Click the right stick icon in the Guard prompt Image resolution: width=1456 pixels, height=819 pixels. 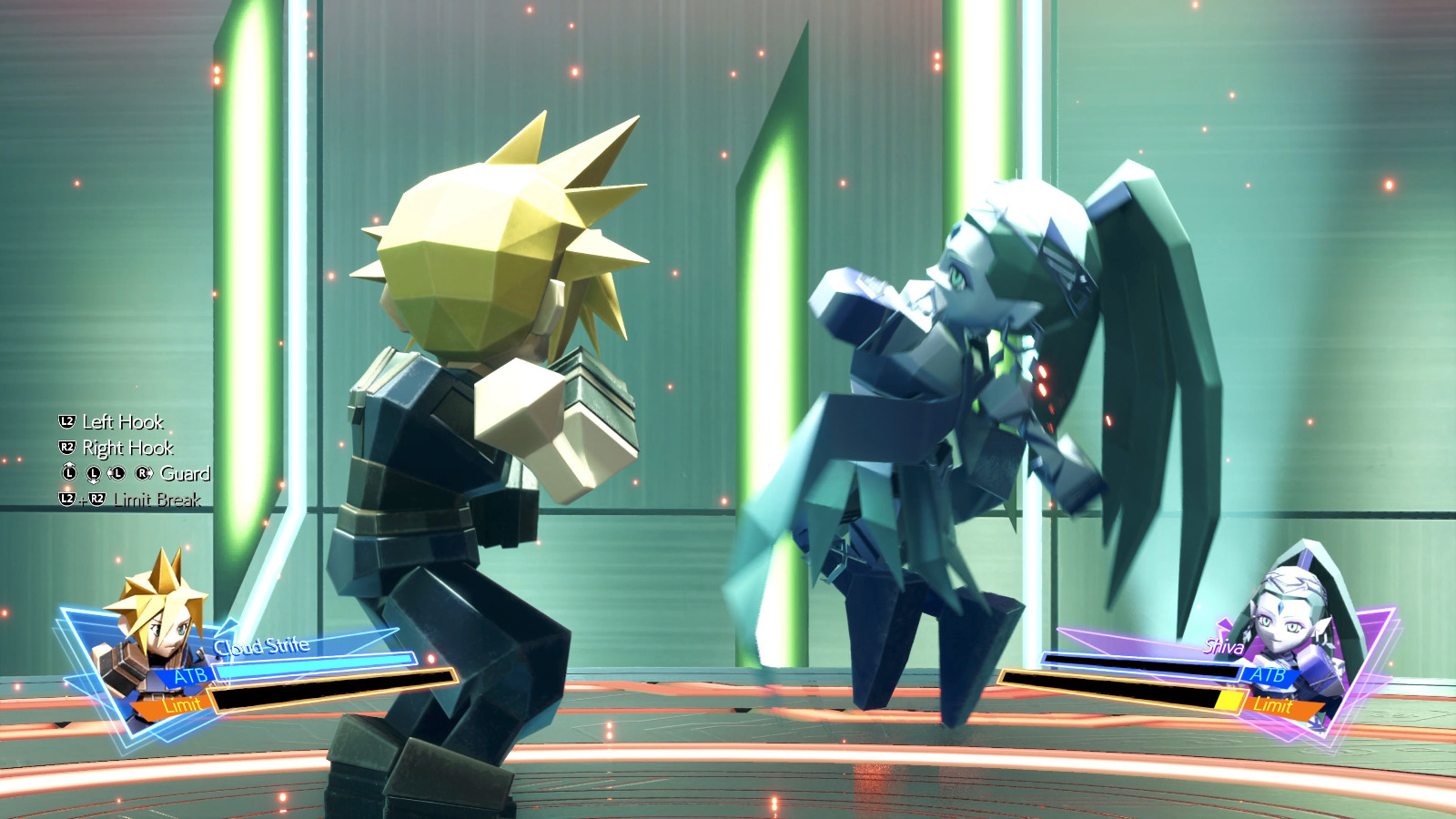(x=142, y=473)
